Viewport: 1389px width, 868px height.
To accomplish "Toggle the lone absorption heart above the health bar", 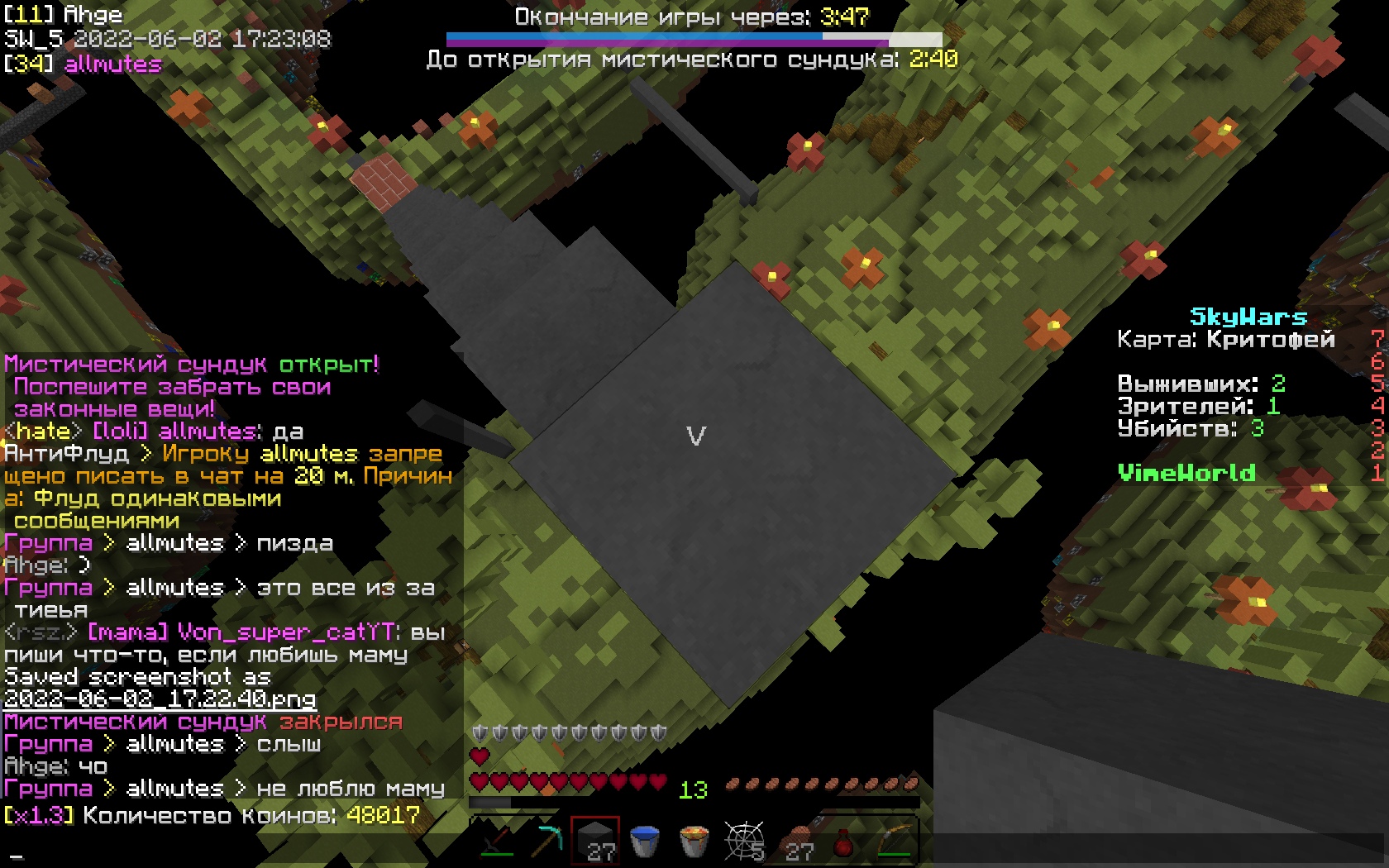I will coord(478,755).
